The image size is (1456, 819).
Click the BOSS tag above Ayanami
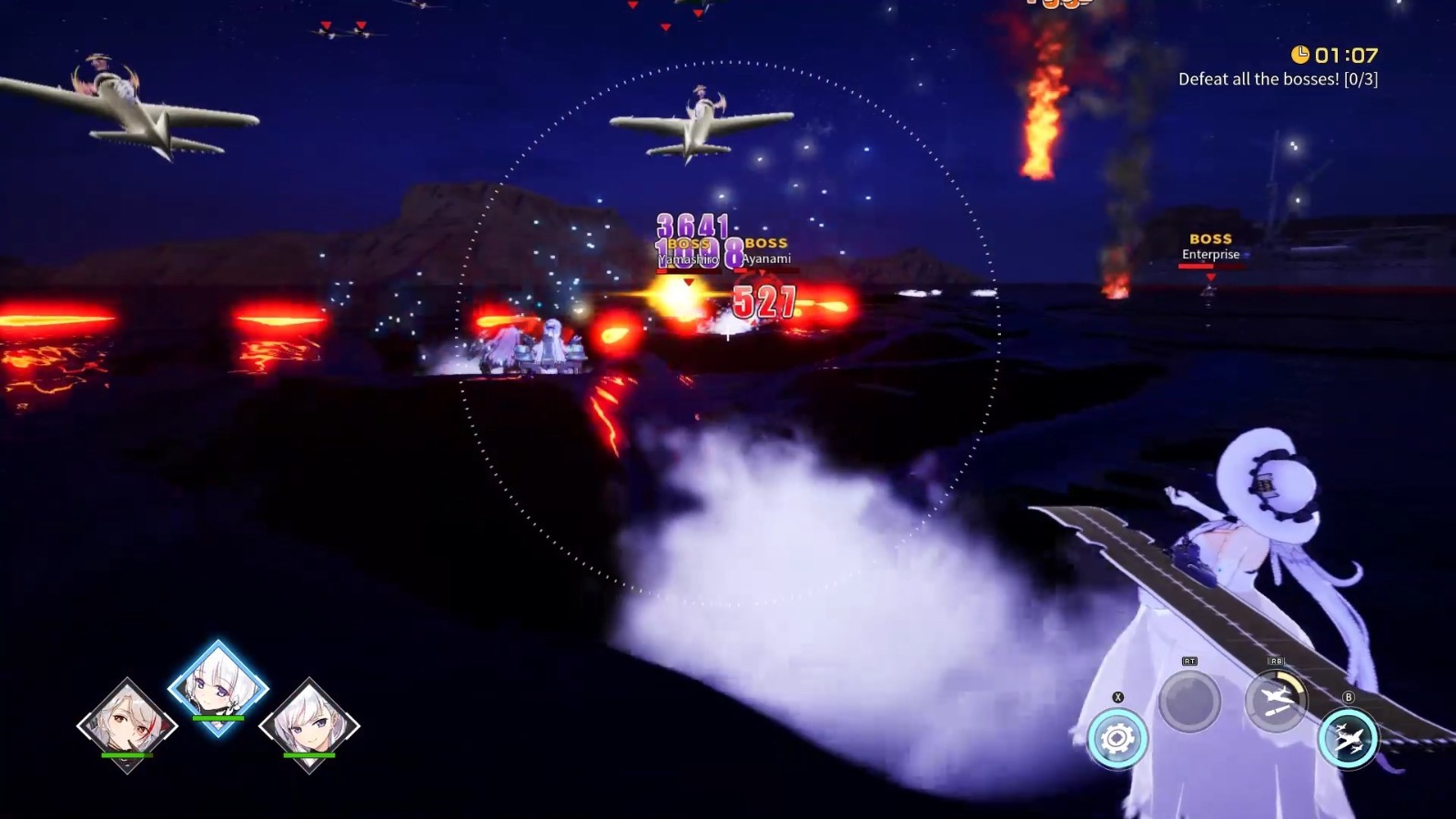tap(766, 244)
